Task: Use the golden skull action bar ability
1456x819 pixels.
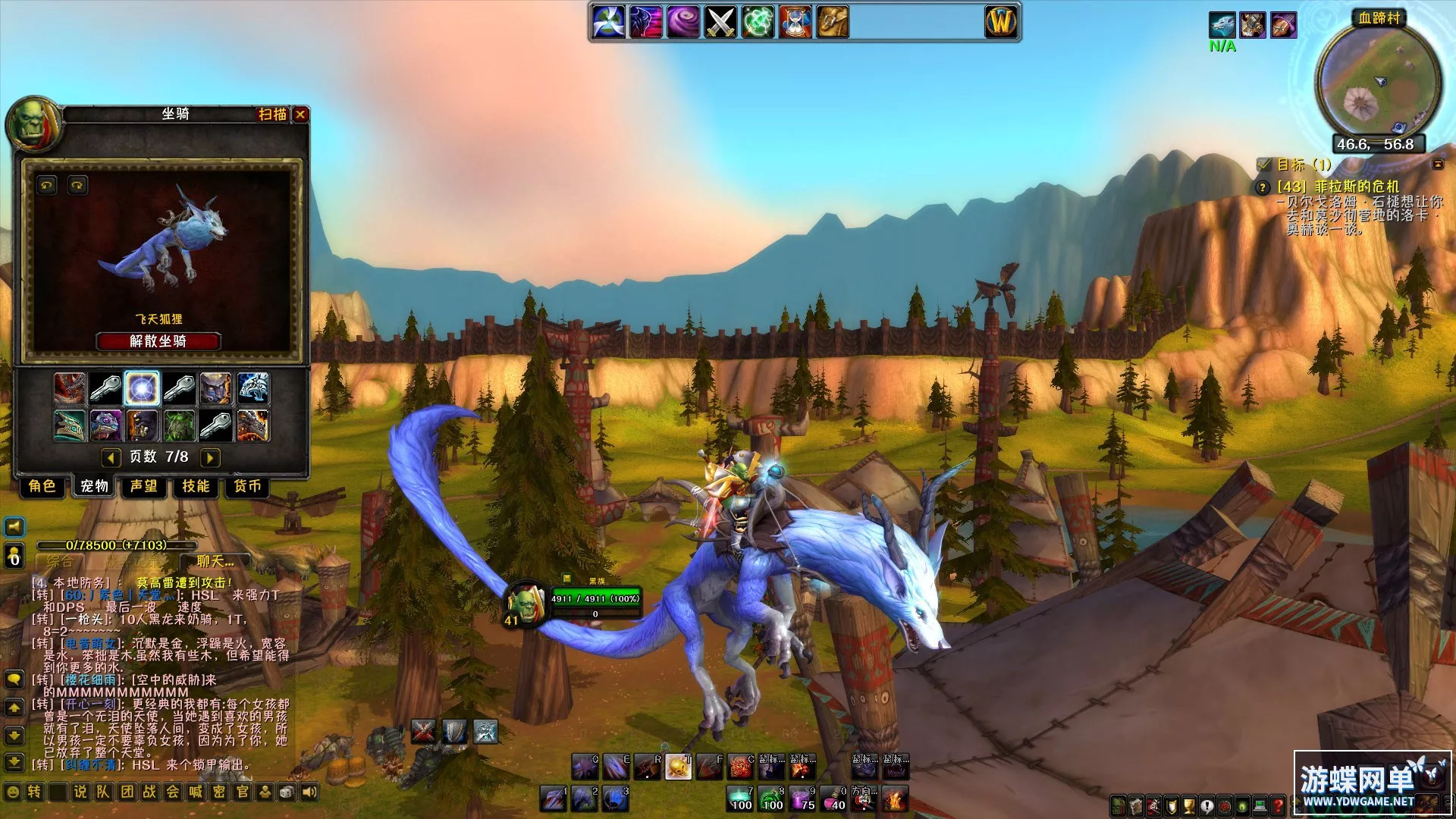Action: tap(678, 768)
